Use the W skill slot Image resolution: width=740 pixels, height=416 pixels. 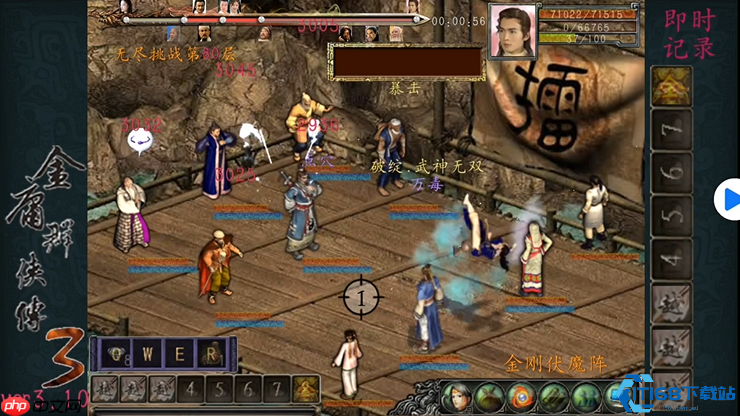(150, 353)
